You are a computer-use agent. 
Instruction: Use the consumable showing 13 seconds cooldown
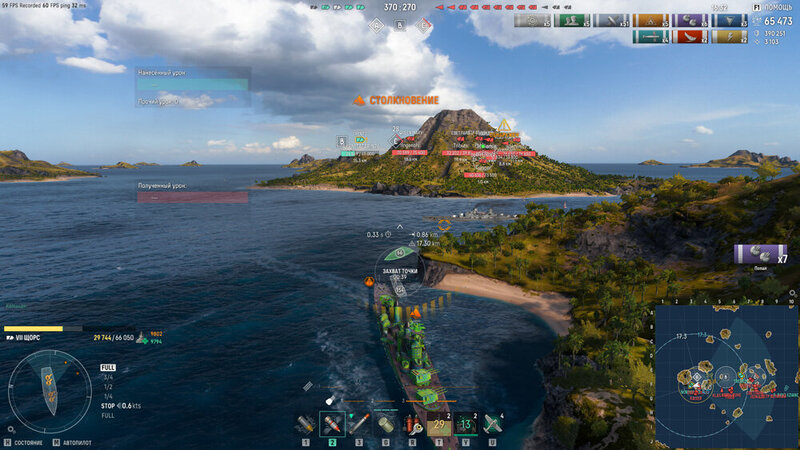(x=466, y=424)
